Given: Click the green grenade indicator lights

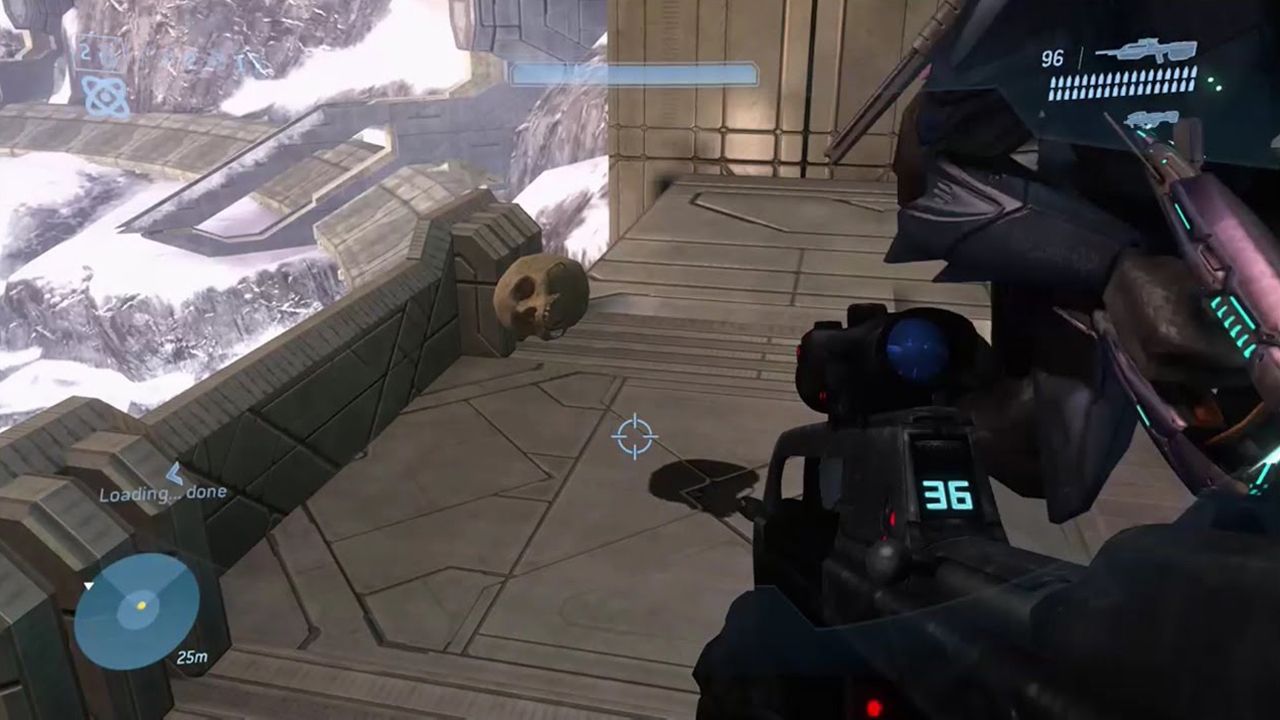Looking at the screenshot, I should (1216, 84).
